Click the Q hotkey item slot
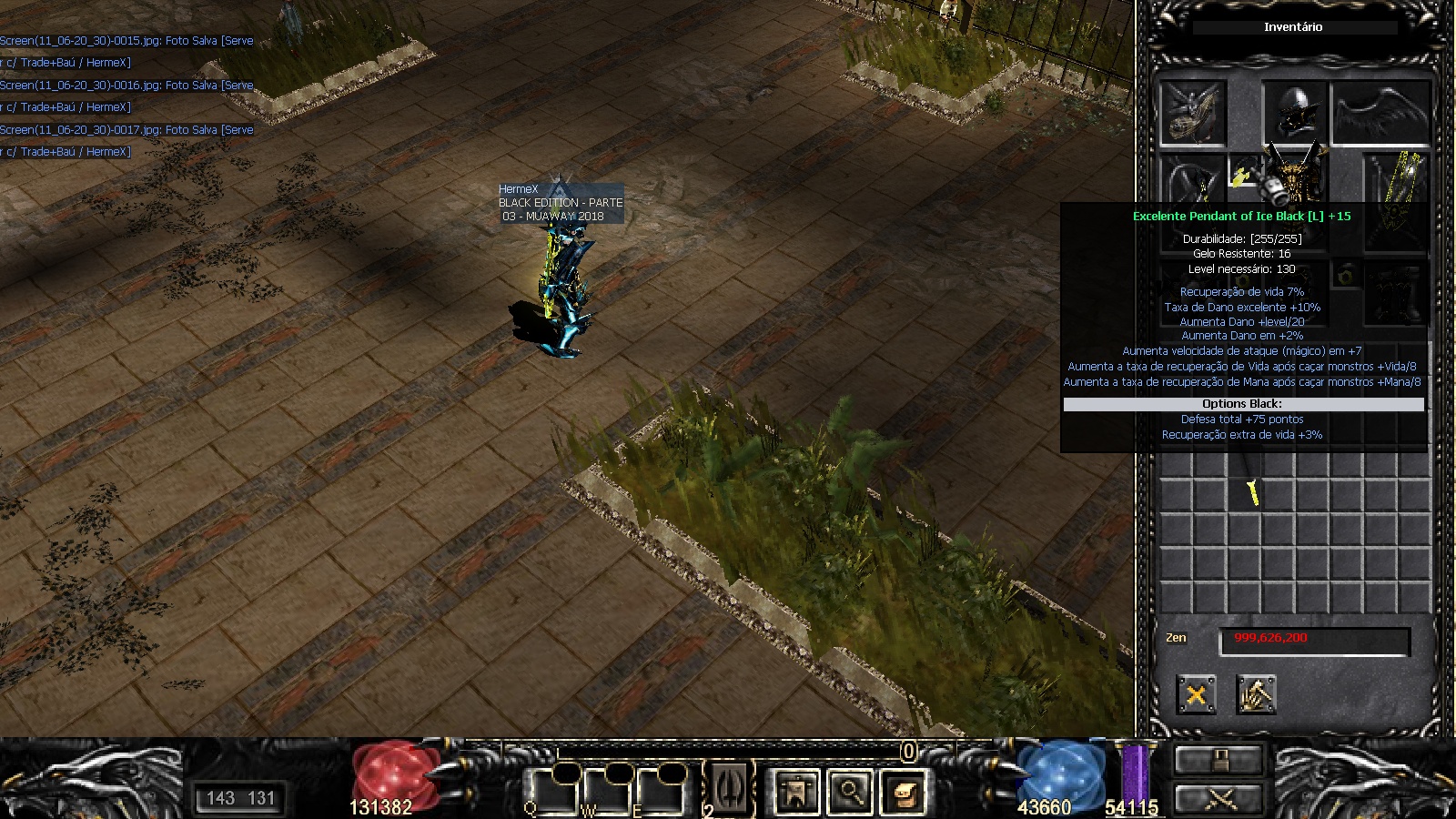The width and height of the screenshot is (1456, 819). pyautogui.click(x=554, y=790)
